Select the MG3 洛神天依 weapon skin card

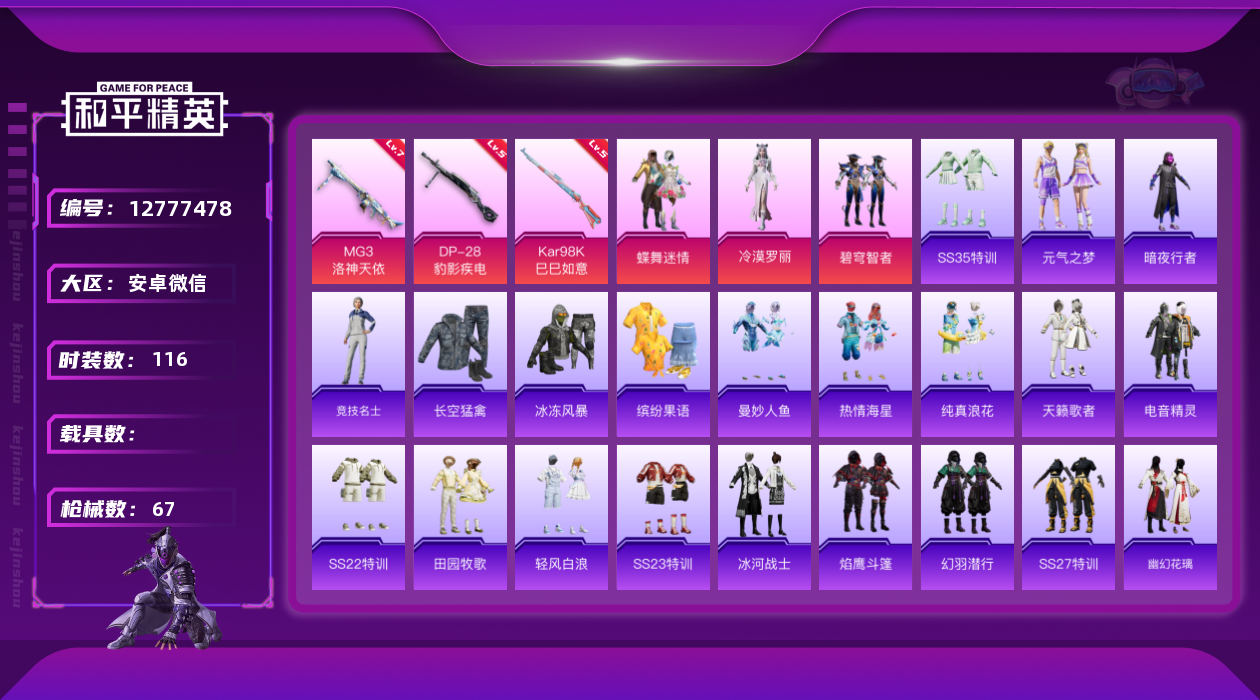[x=358, y=210]
